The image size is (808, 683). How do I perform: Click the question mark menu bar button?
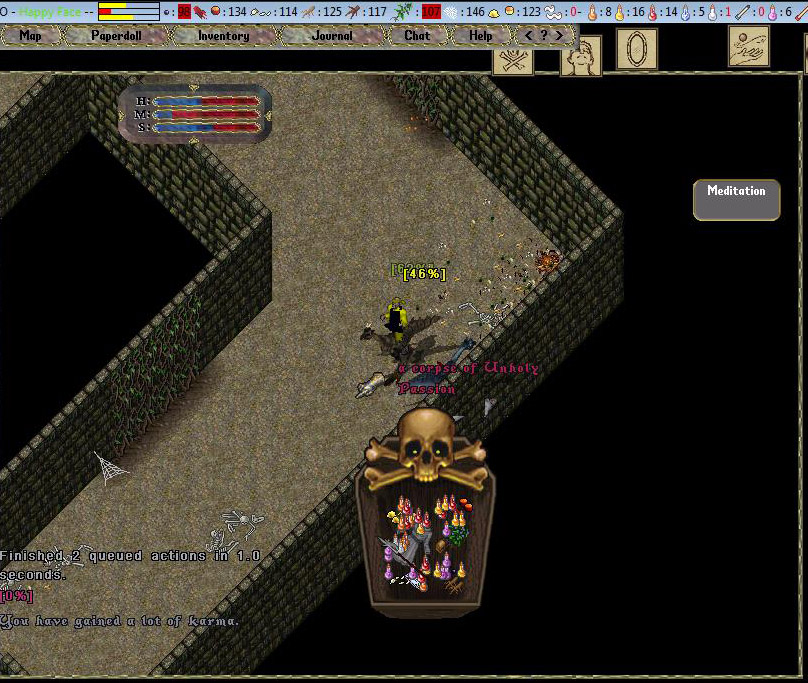544,35
